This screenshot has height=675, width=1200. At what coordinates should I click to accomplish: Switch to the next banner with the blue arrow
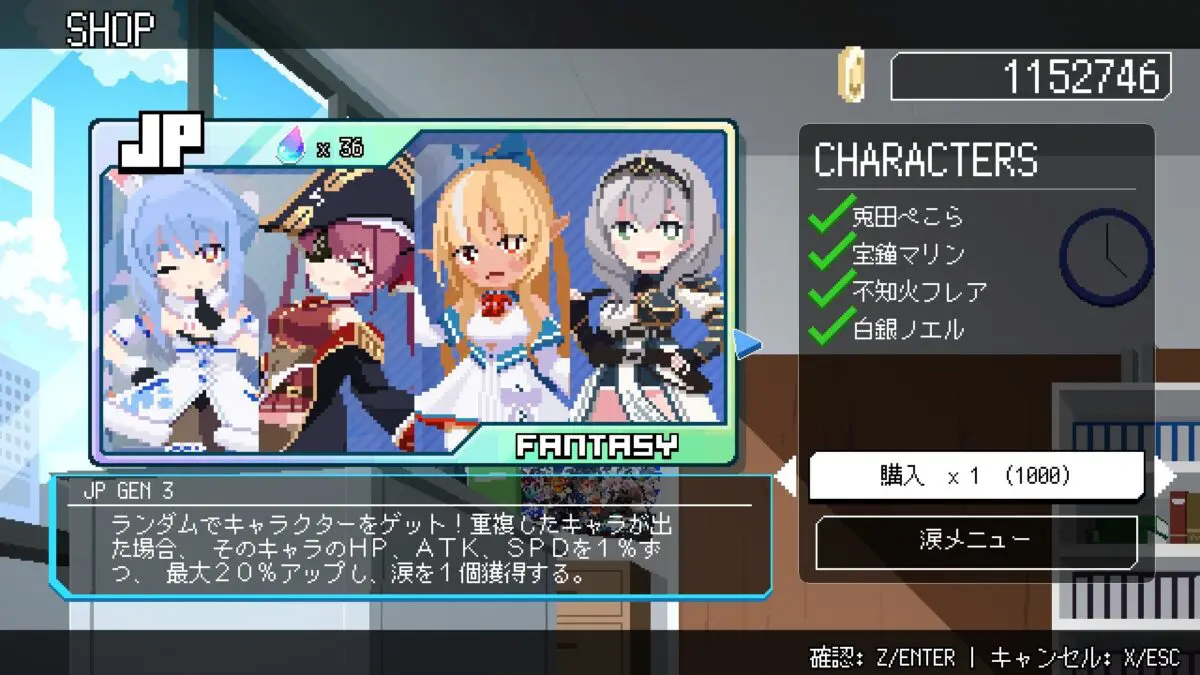[x=747, y=345]
